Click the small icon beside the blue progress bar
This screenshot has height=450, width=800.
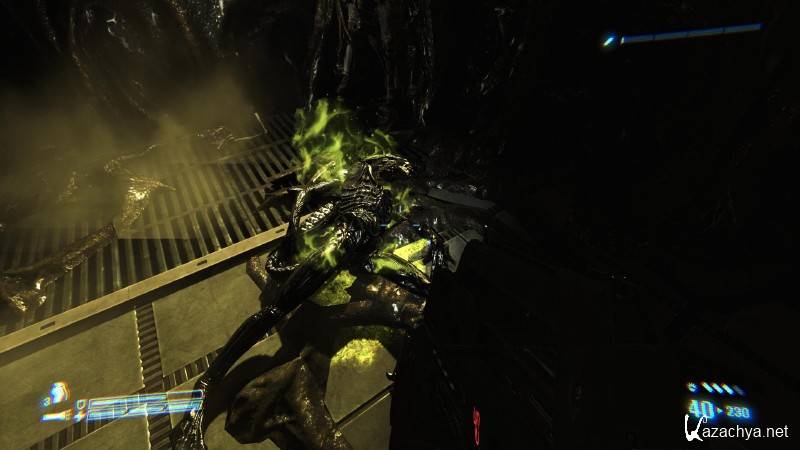pyautogui.click(x=608, y=41)
